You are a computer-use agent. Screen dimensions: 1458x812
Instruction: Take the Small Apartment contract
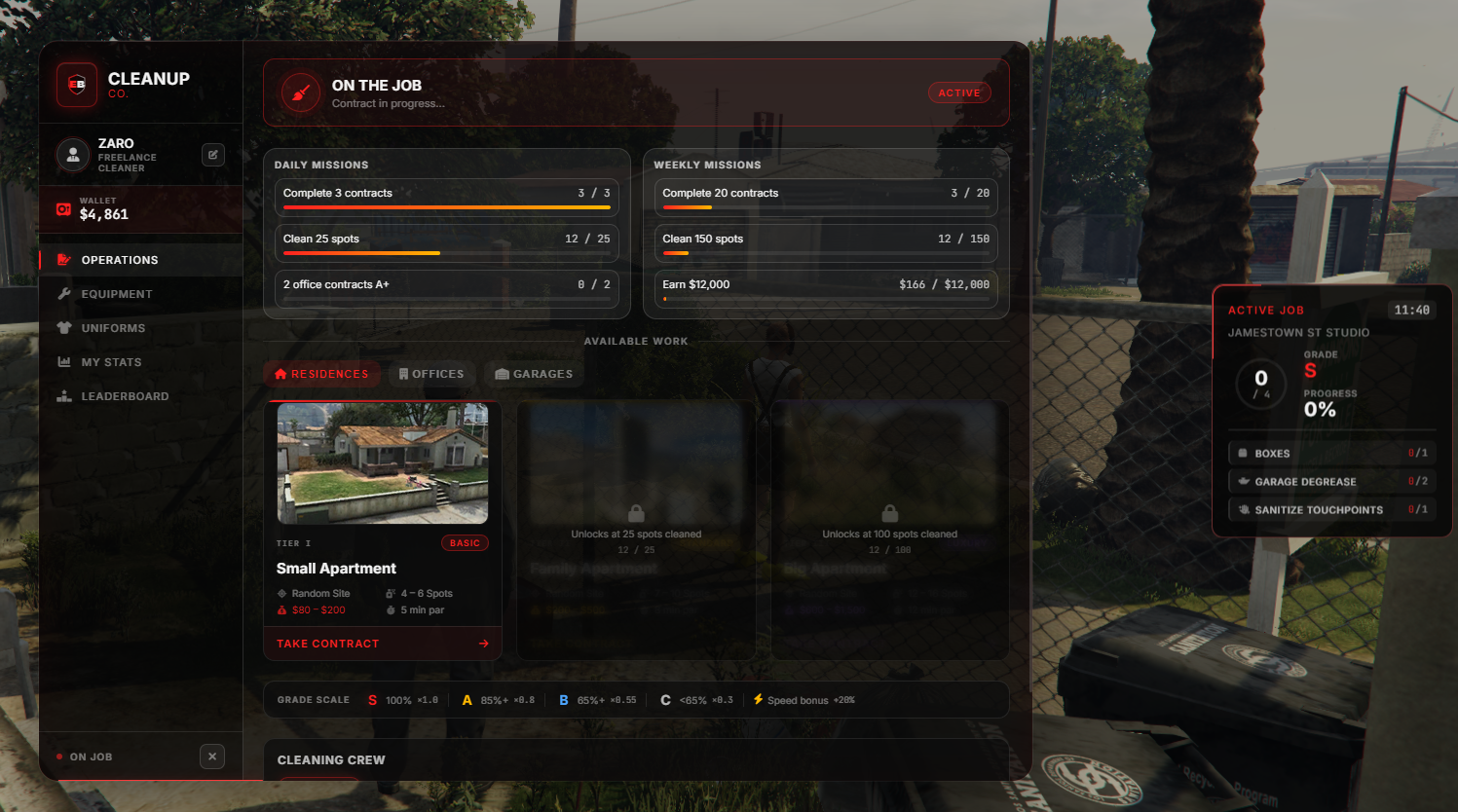tap(382, 644)
